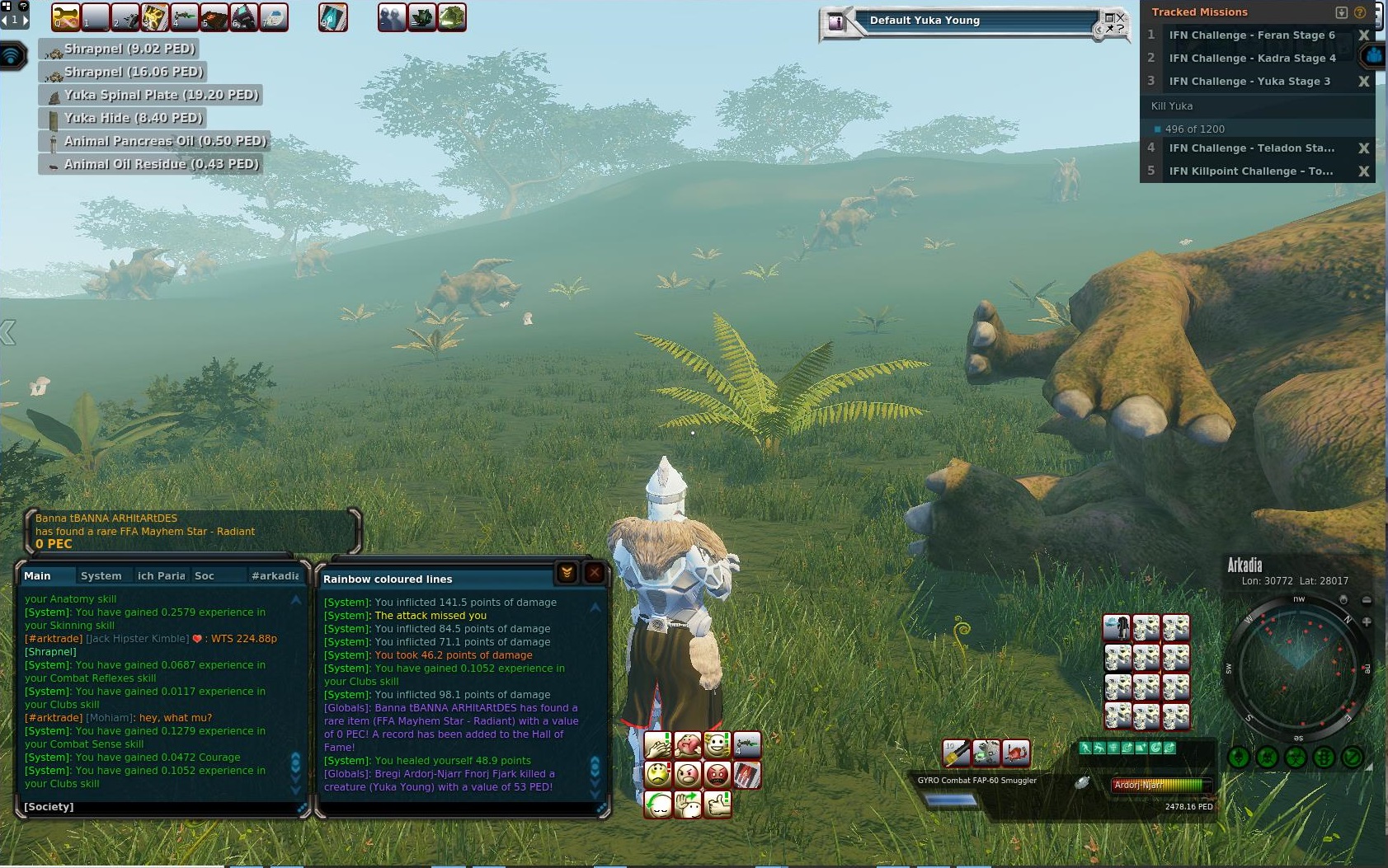
Task: Remove the IFN Challenge - Feran Stage 6 mission
Action: (1363, 35)
